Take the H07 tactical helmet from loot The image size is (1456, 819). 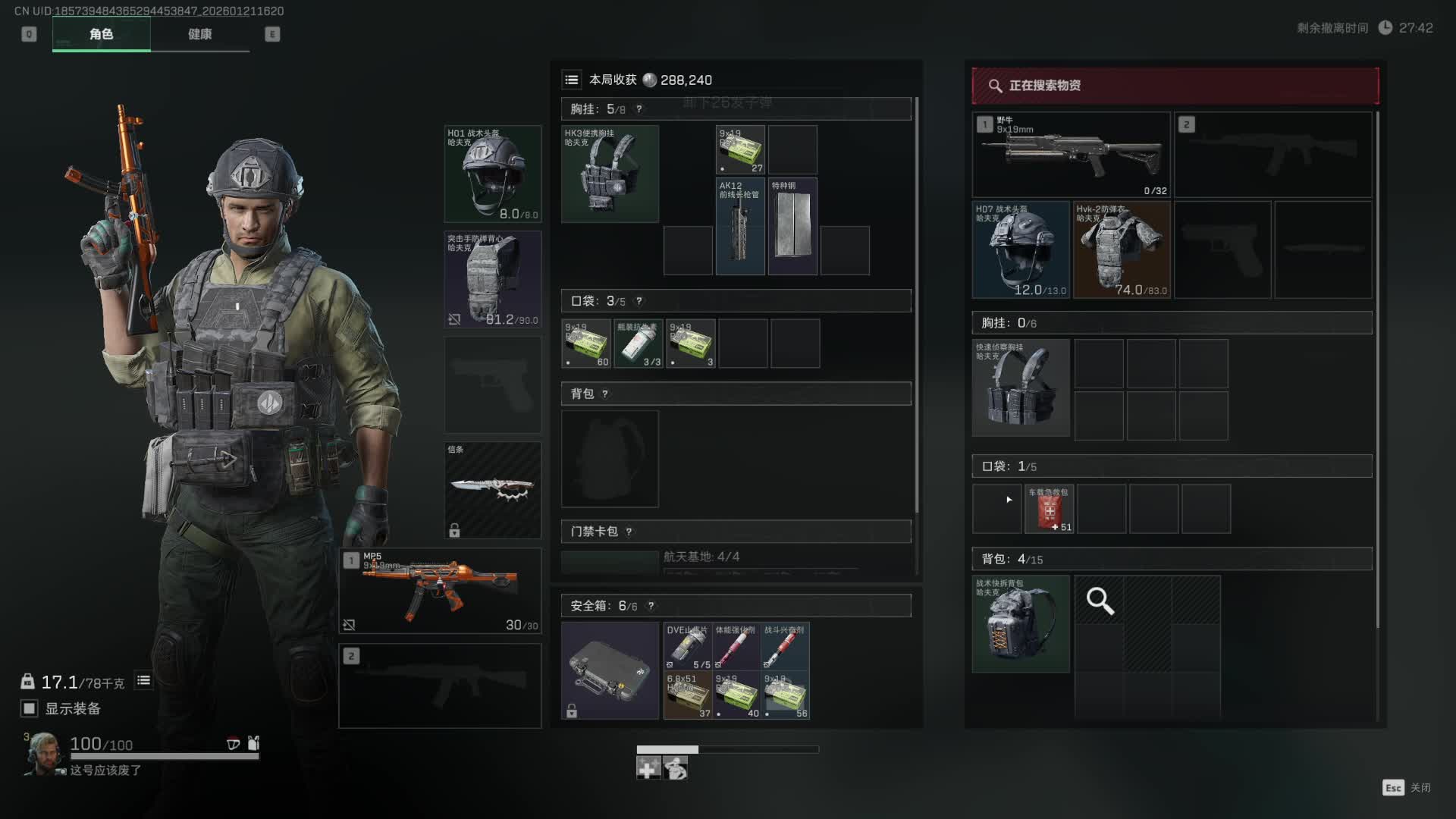1021,249
